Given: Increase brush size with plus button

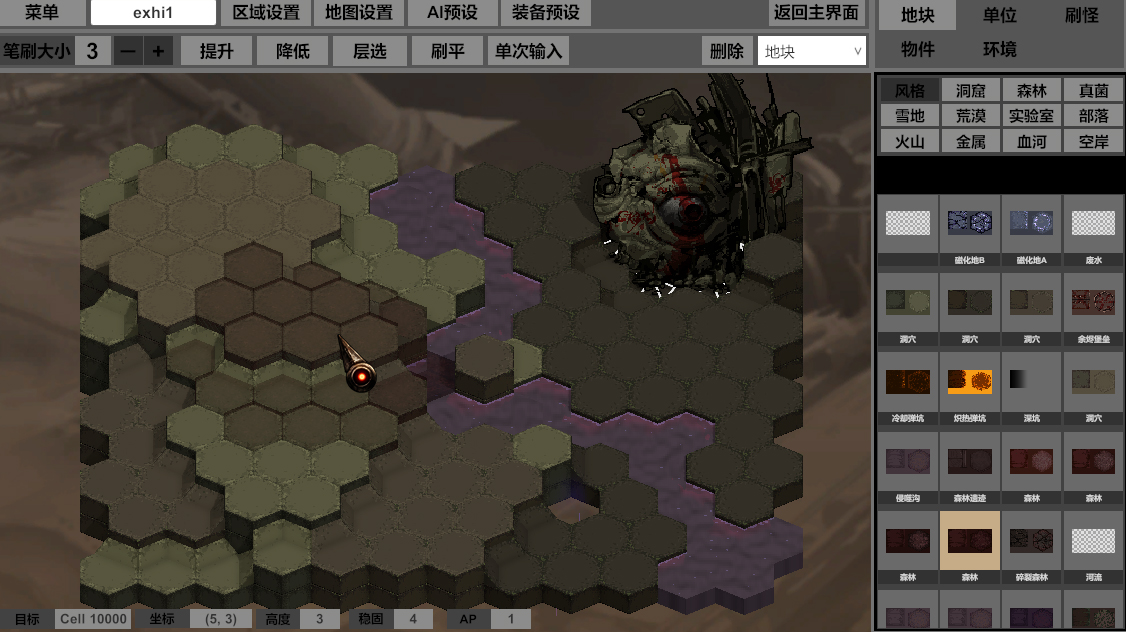Looking at the screenshot, I should [x=158, y=51].
